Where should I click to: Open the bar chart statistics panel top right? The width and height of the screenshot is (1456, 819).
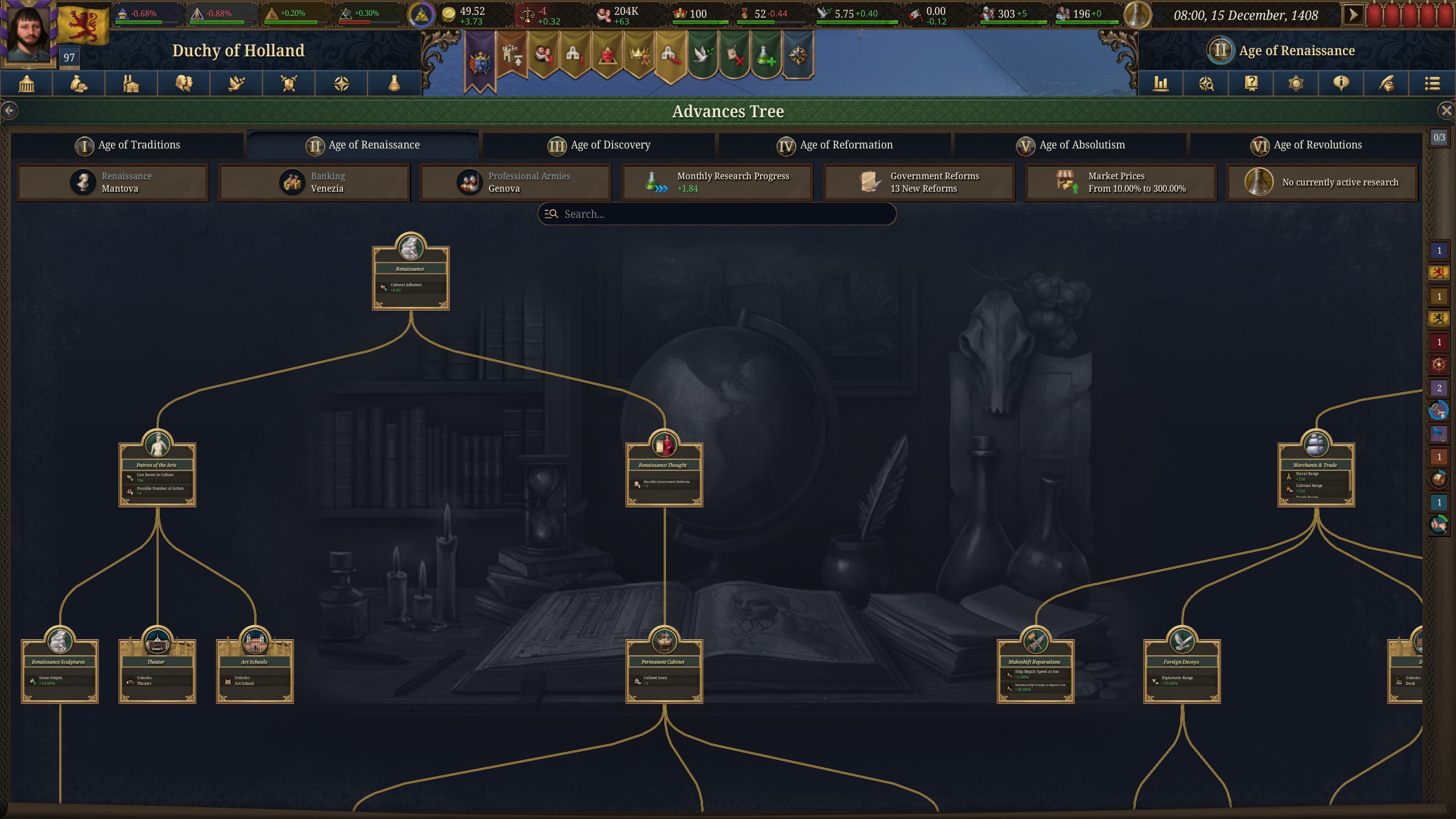[x=1160, y=84]
